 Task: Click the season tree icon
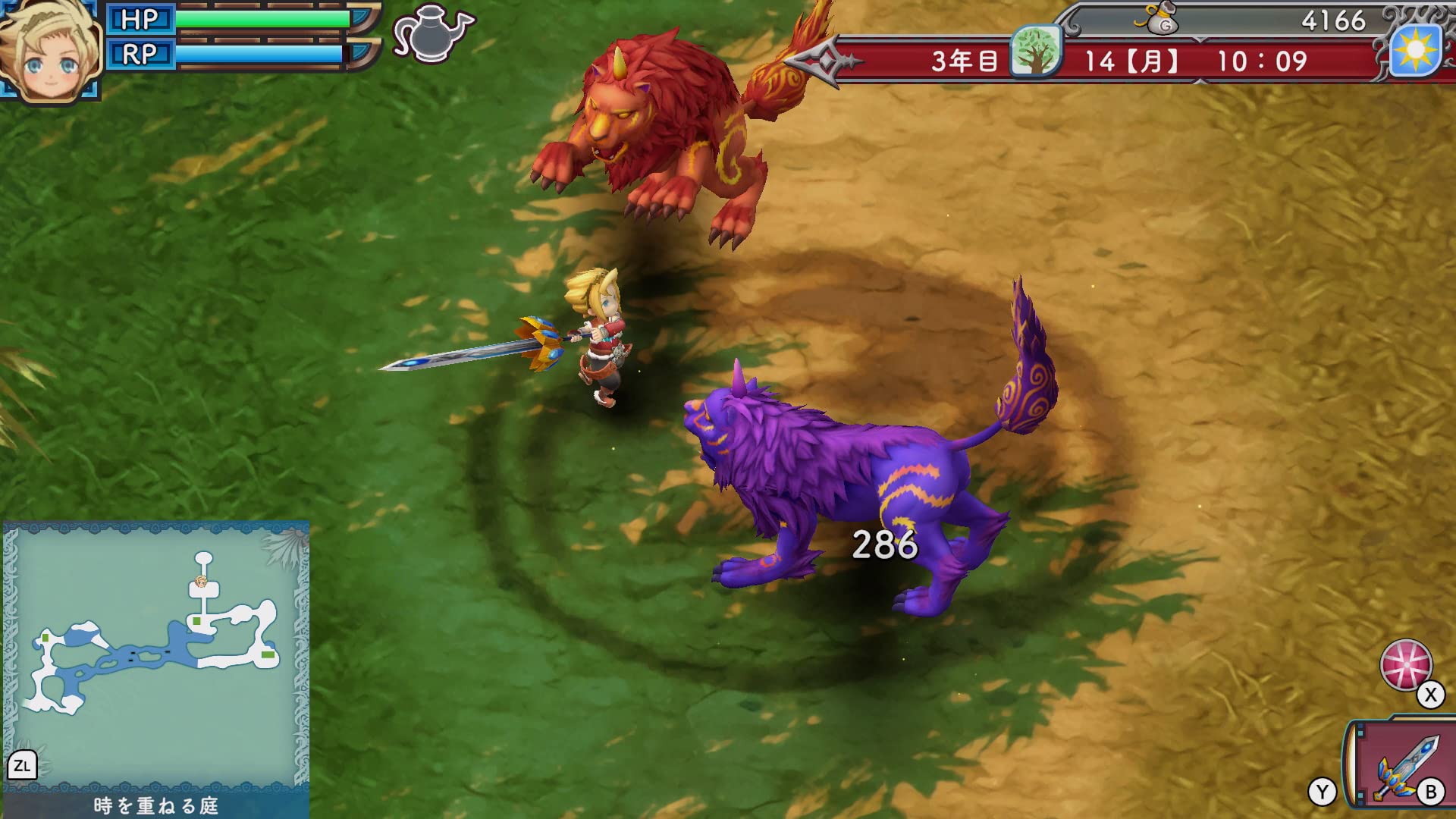point(1036,52)
